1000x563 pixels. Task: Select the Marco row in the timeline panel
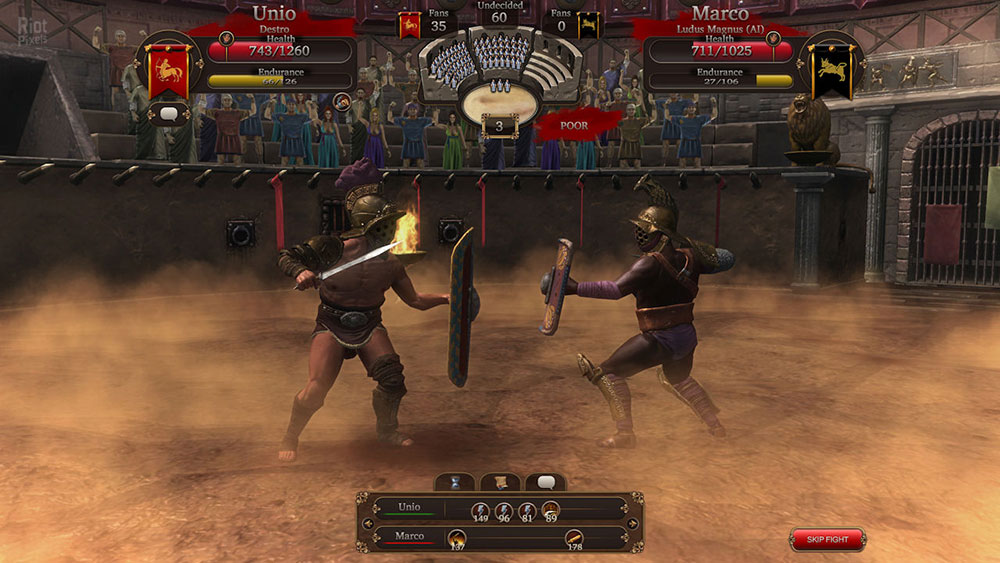click(410, 536)
